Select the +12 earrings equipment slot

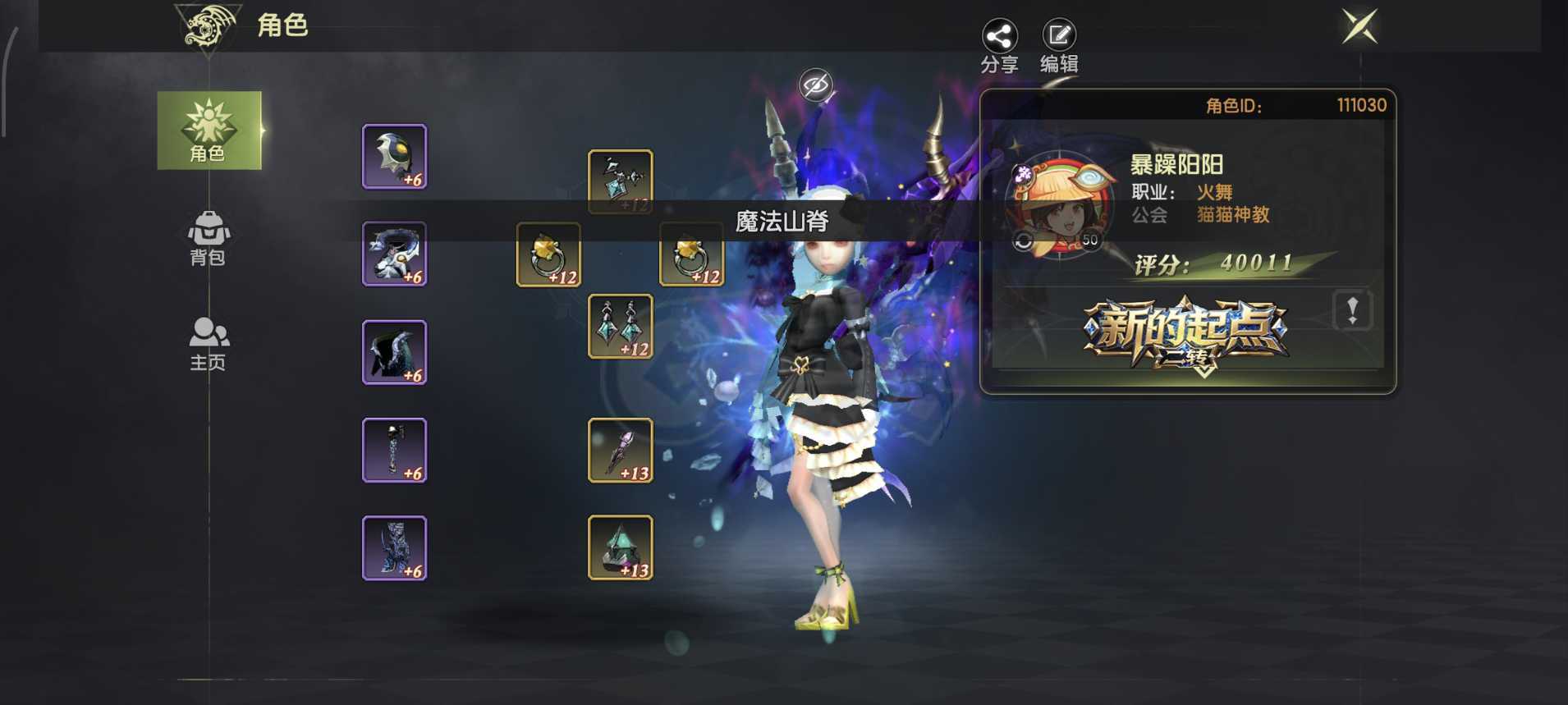pyautogui.click(x=620, y=326)
